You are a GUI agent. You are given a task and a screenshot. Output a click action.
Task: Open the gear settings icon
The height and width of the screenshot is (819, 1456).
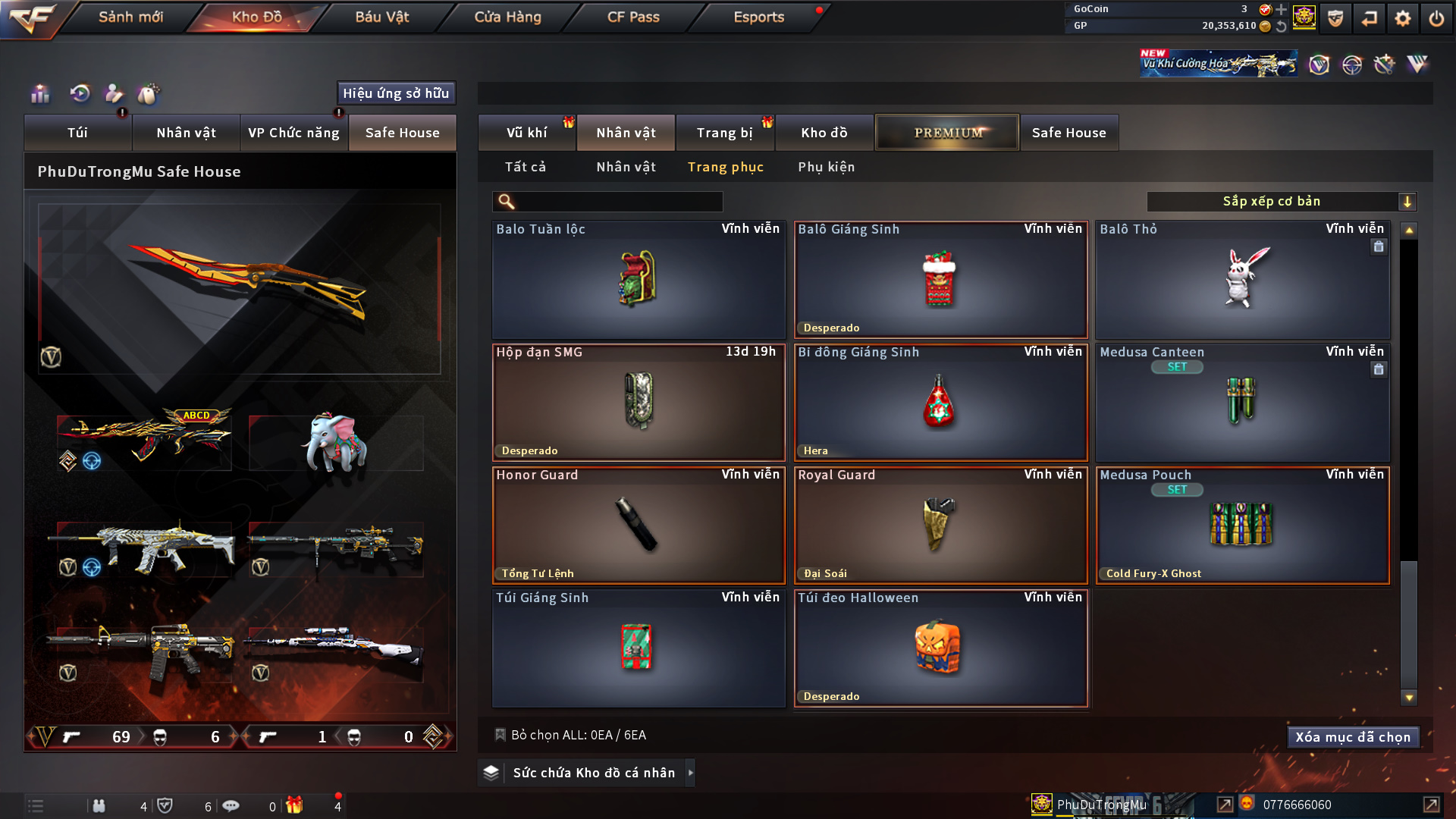1402,18
